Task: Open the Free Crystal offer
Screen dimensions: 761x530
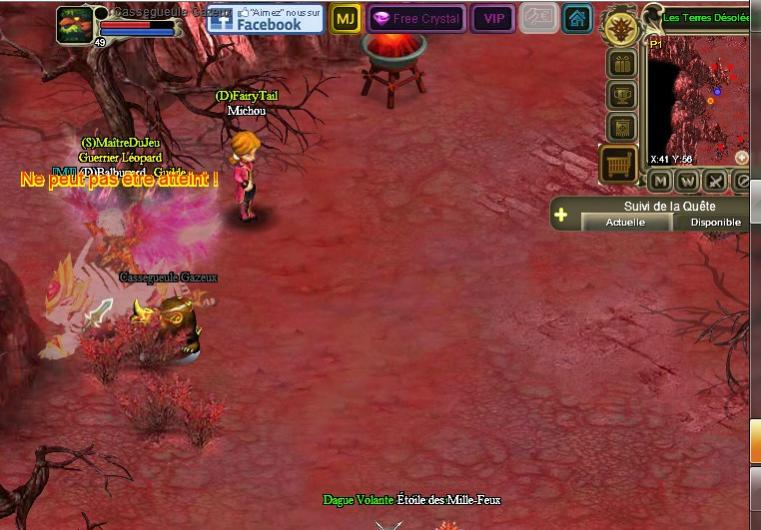Action: pos(416,18)
